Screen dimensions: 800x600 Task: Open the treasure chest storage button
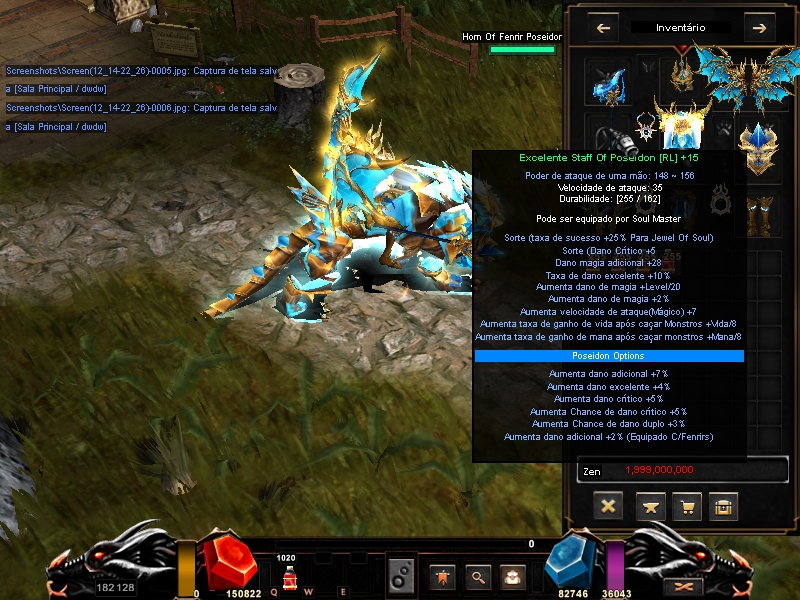click(723, 506)
